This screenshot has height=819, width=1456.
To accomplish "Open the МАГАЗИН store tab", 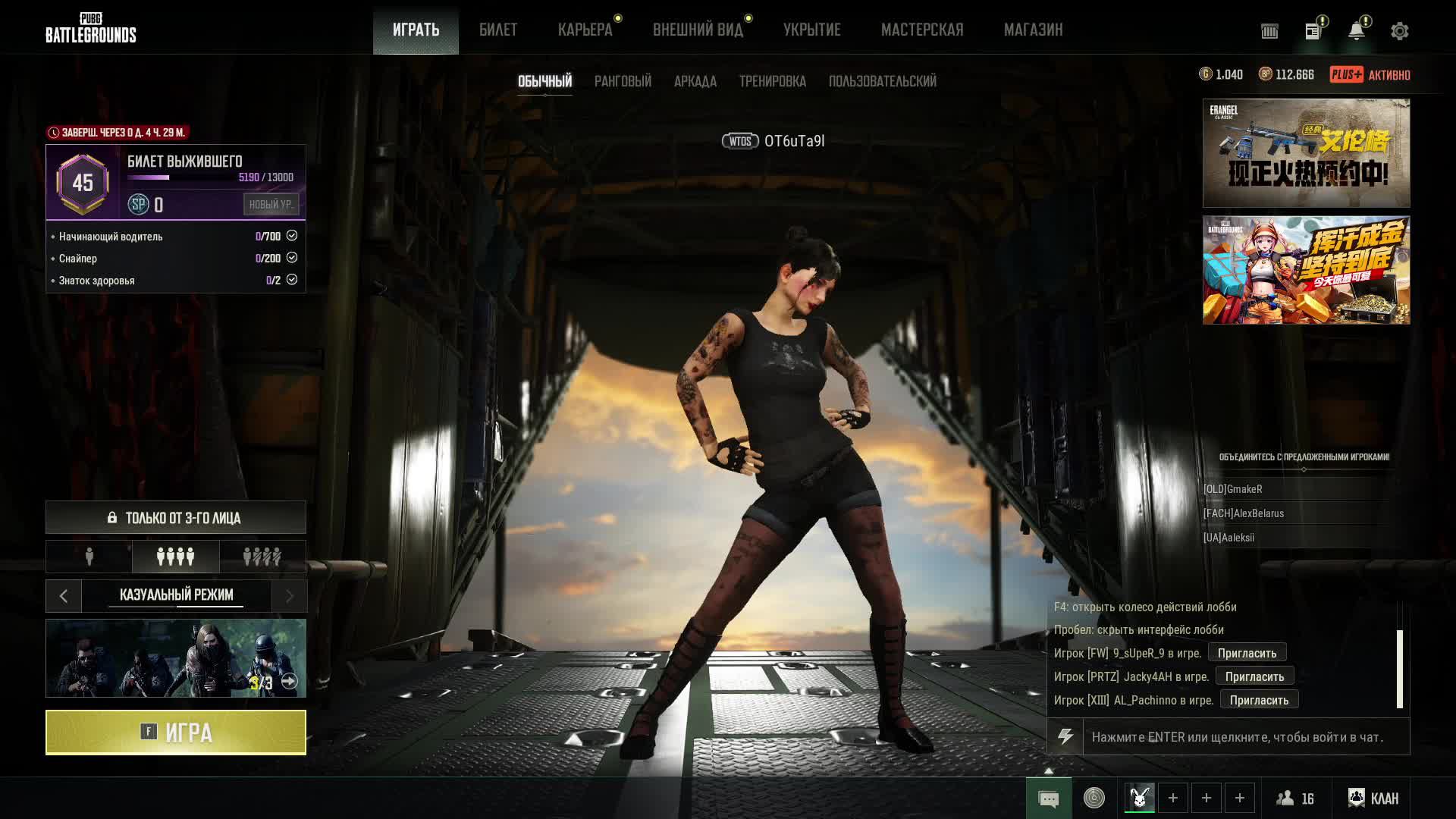I will point(1033,30).
